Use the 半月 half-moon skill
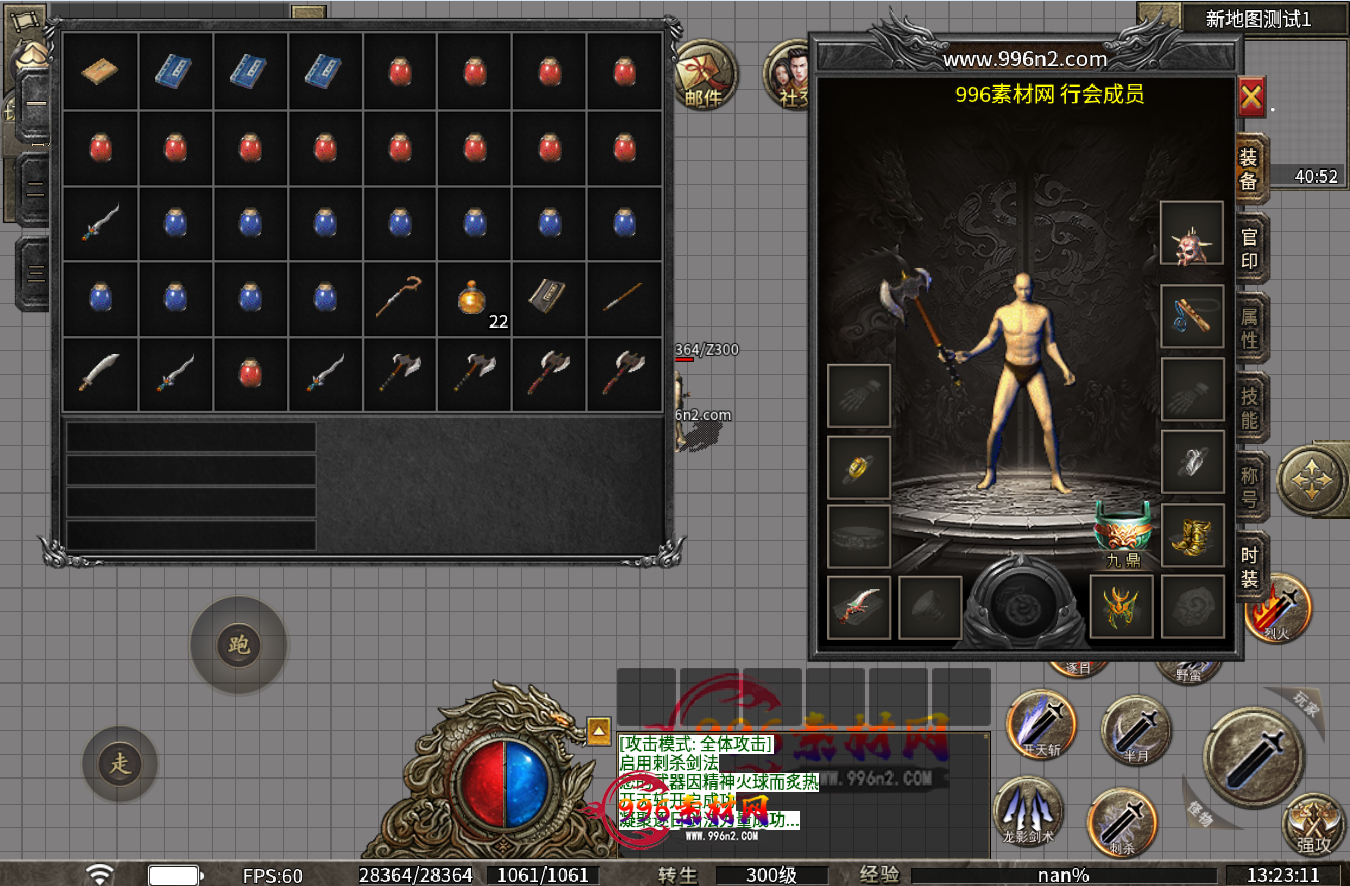1350x886 pixels. (1136, 731)
